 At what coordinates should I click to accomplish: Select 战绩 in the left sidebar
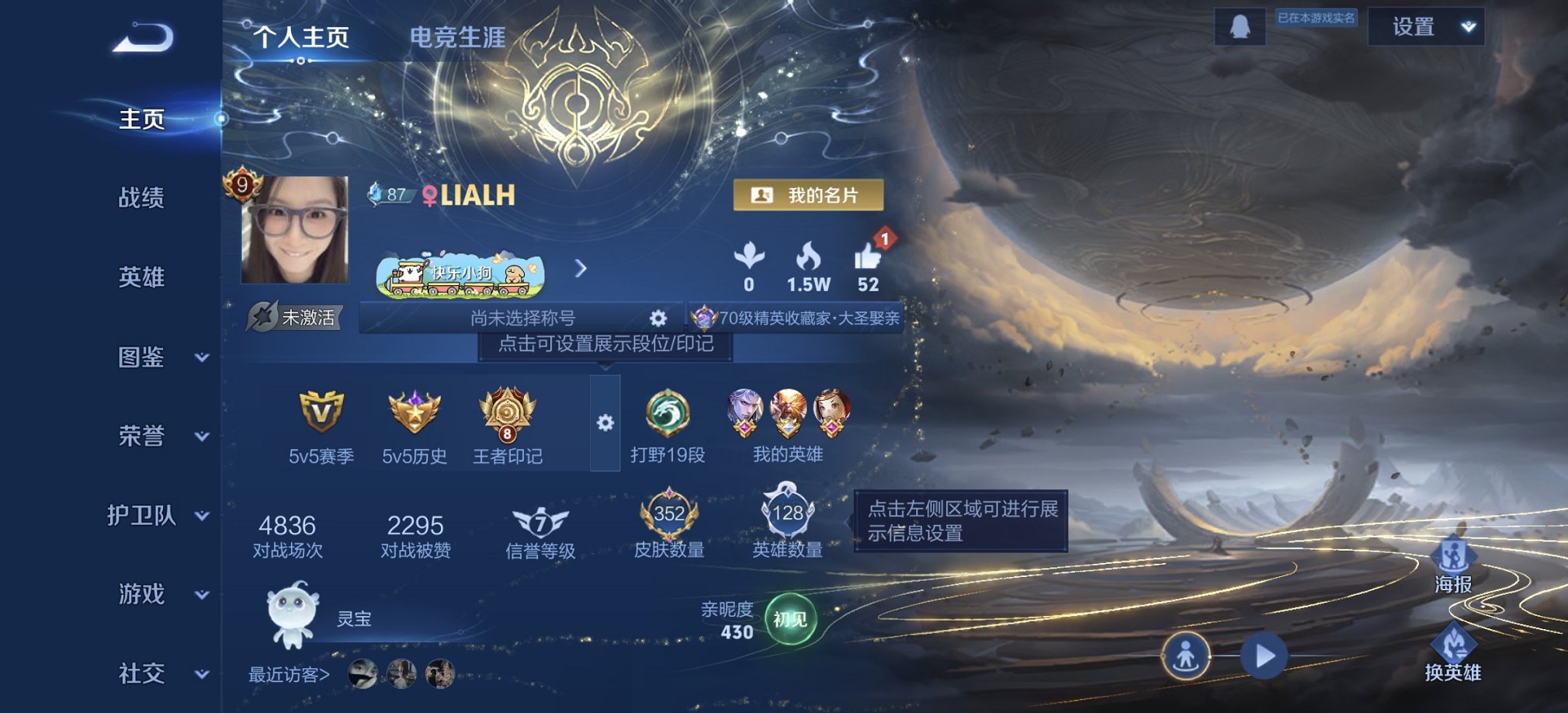pyautogui.click(x=142, y=198)
